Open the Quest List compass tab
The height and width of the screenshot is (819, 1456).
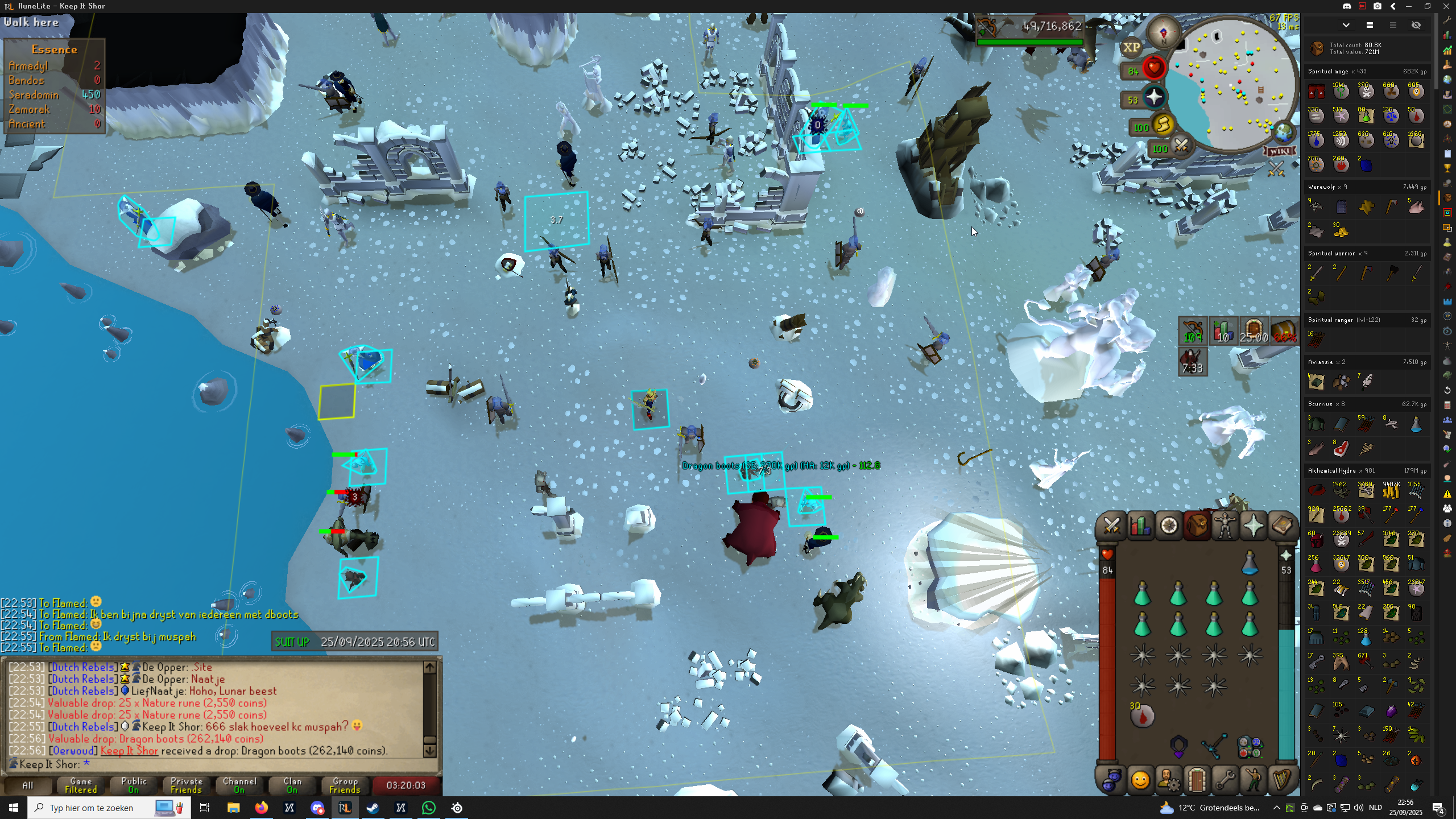pos(1169,526)
